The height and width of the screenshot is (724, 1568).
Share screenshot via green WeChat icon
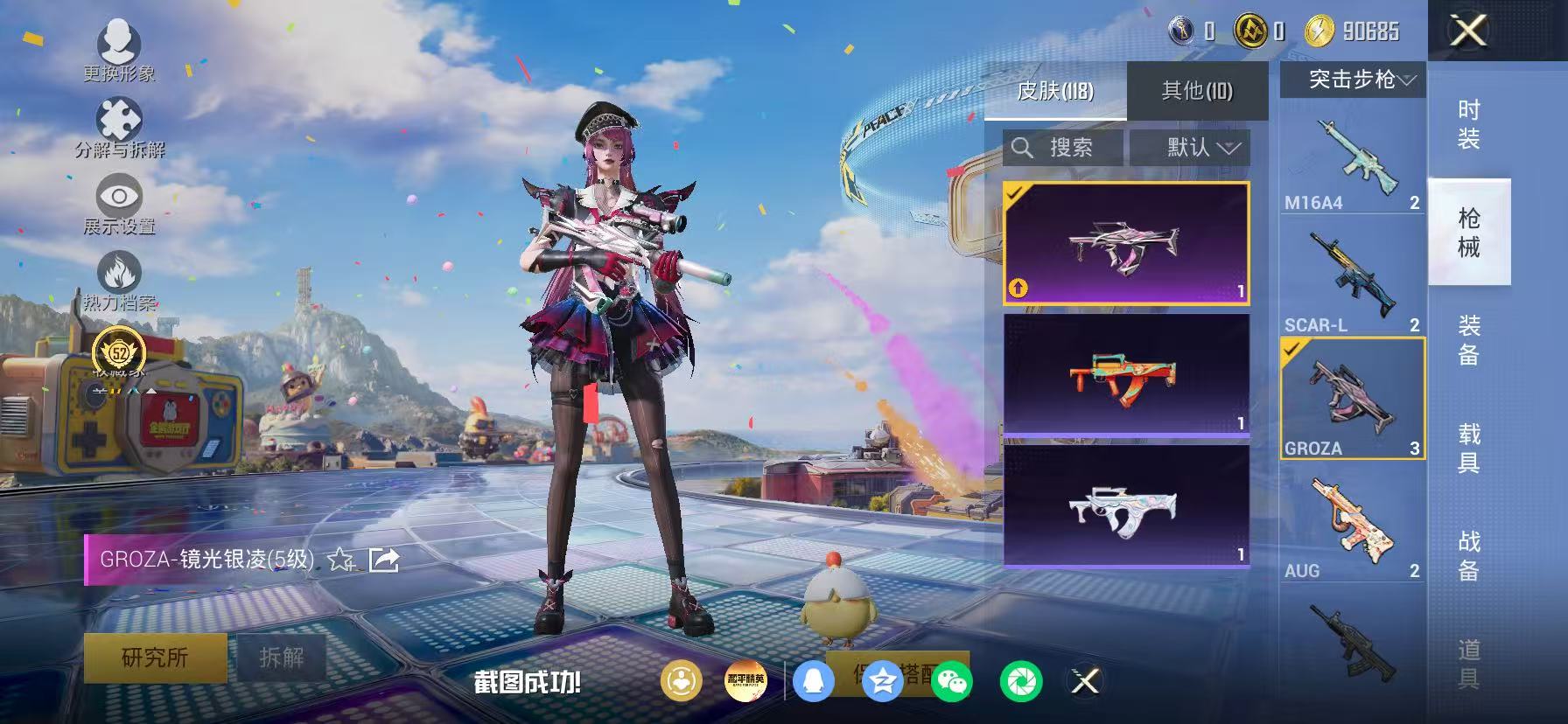pos(952,682)
